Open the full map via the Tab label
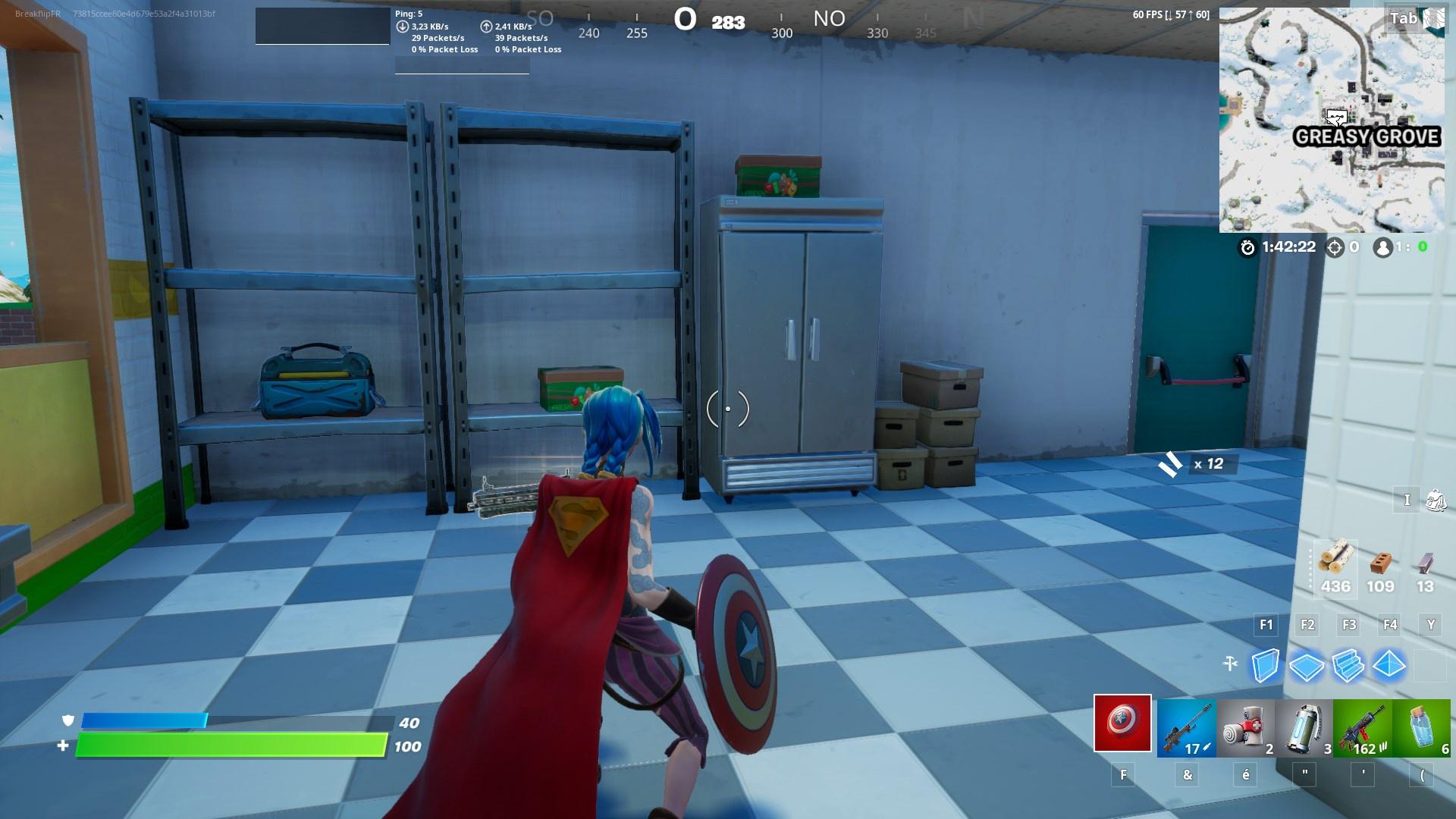 (1404, 17)
